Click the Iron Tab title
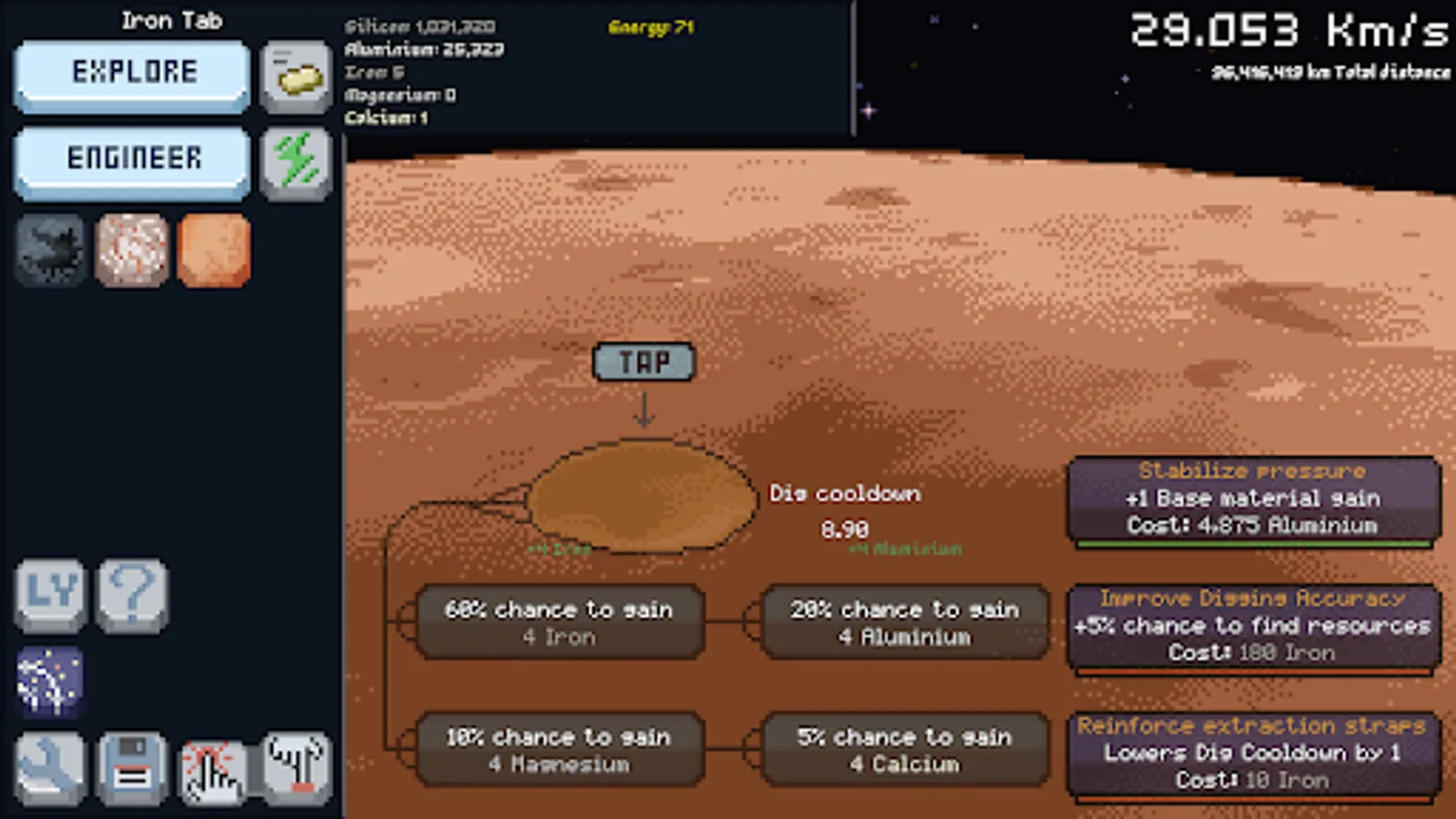1456x819 pixels. click(x=172, y=20)
